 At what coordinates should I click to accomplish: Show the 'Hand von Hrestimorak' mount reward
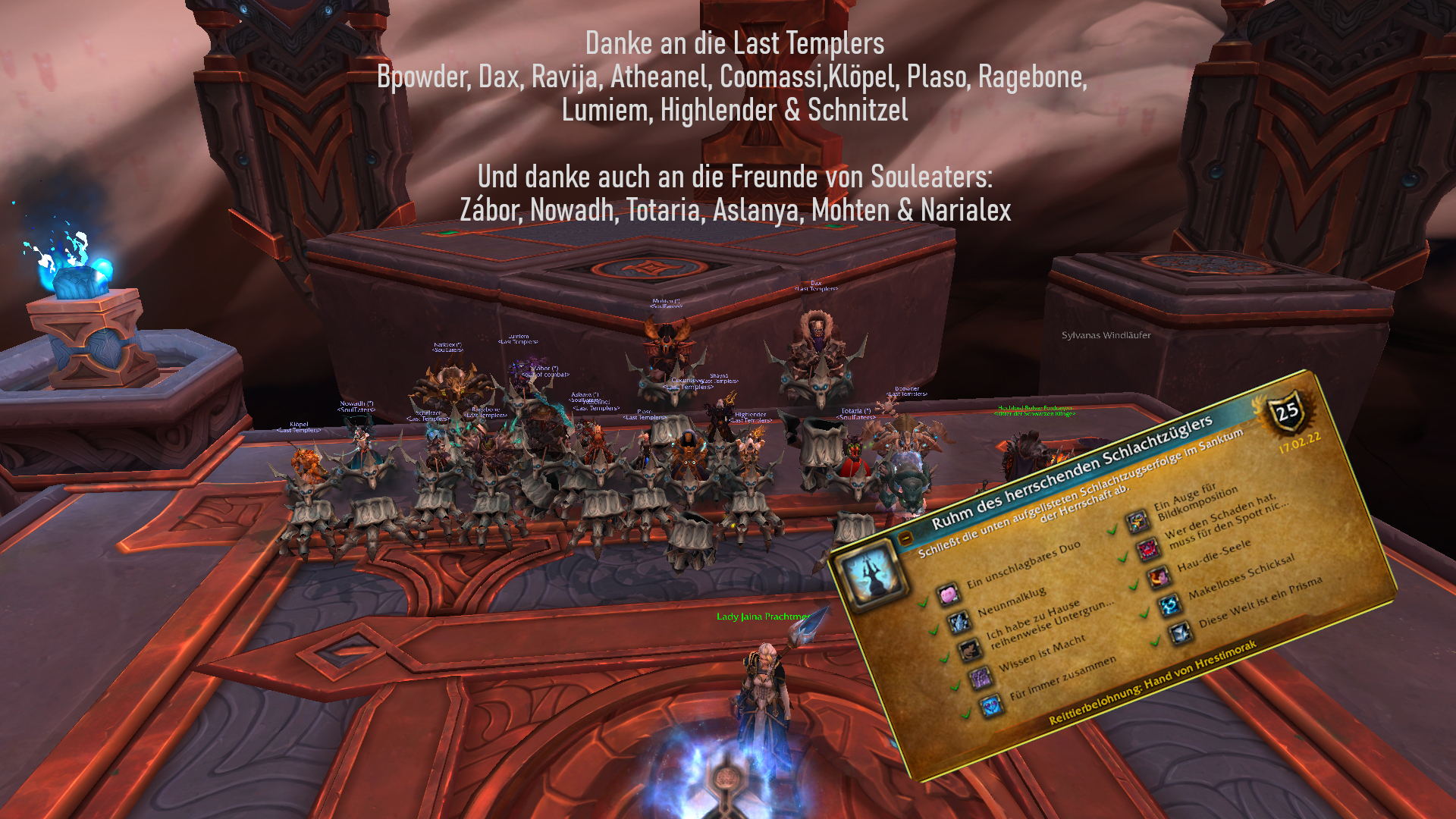(1152, 682)
